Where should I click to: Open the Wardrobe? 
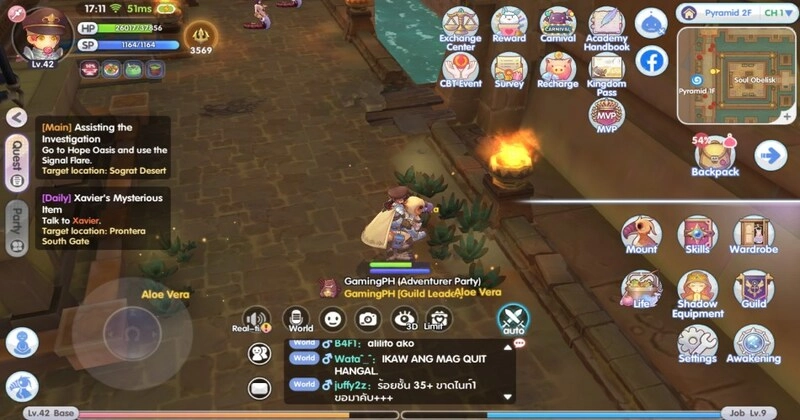coord(753,233)
